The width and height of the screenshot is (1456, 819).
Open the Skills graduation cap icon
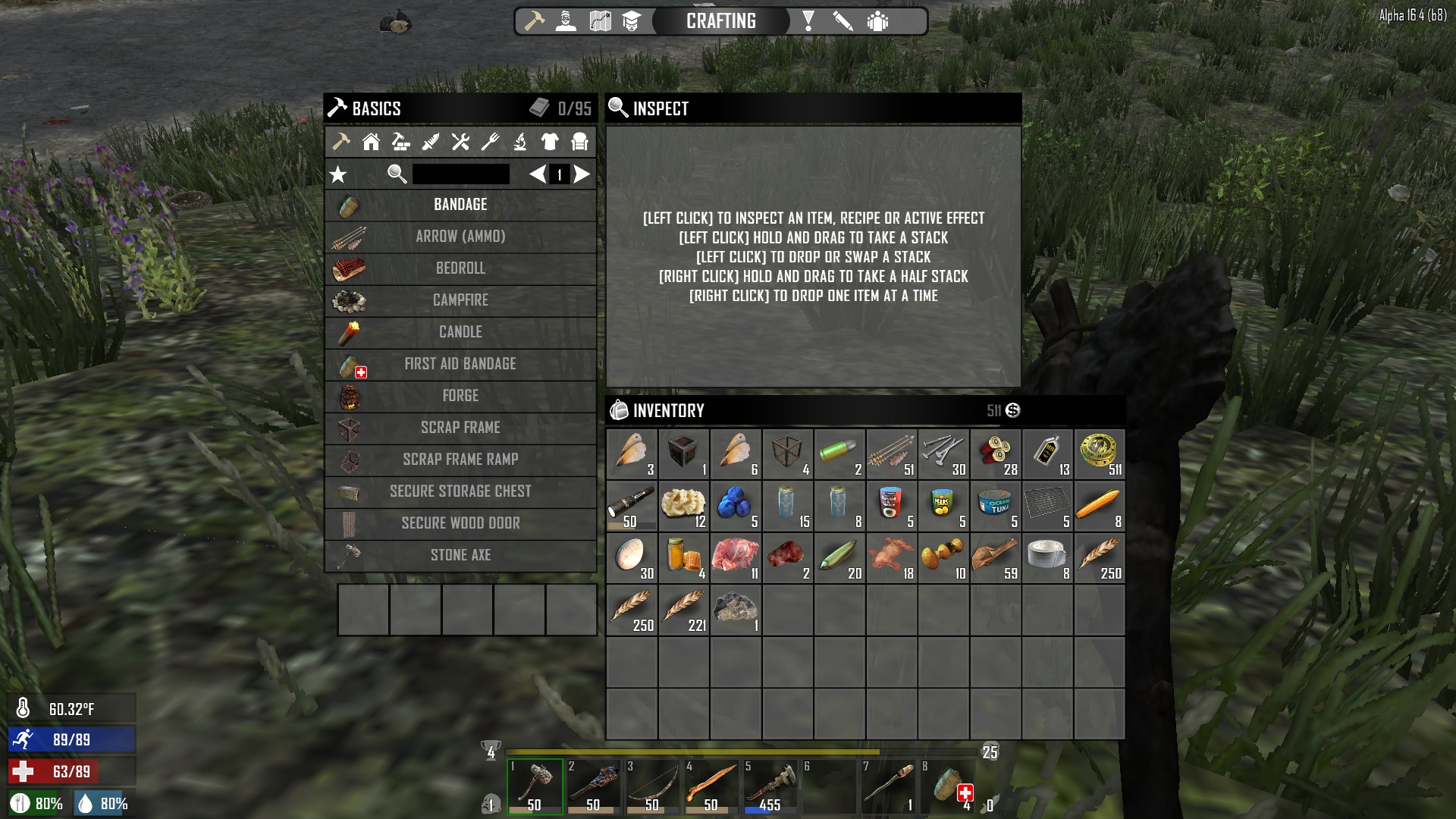coord(632,21)
